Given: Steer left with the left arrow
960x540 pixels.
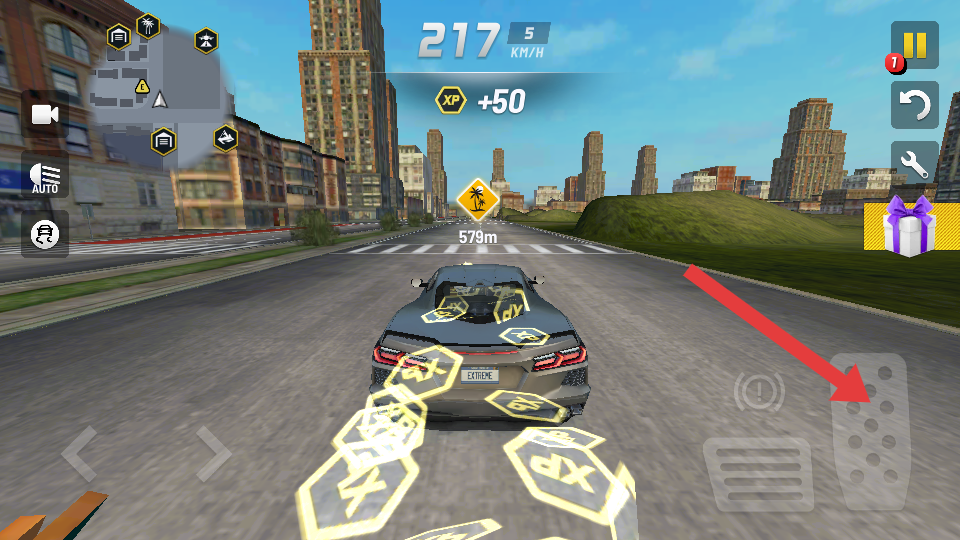Looking at the screenshot, I should pyautogui.click(x=80, y=454).
